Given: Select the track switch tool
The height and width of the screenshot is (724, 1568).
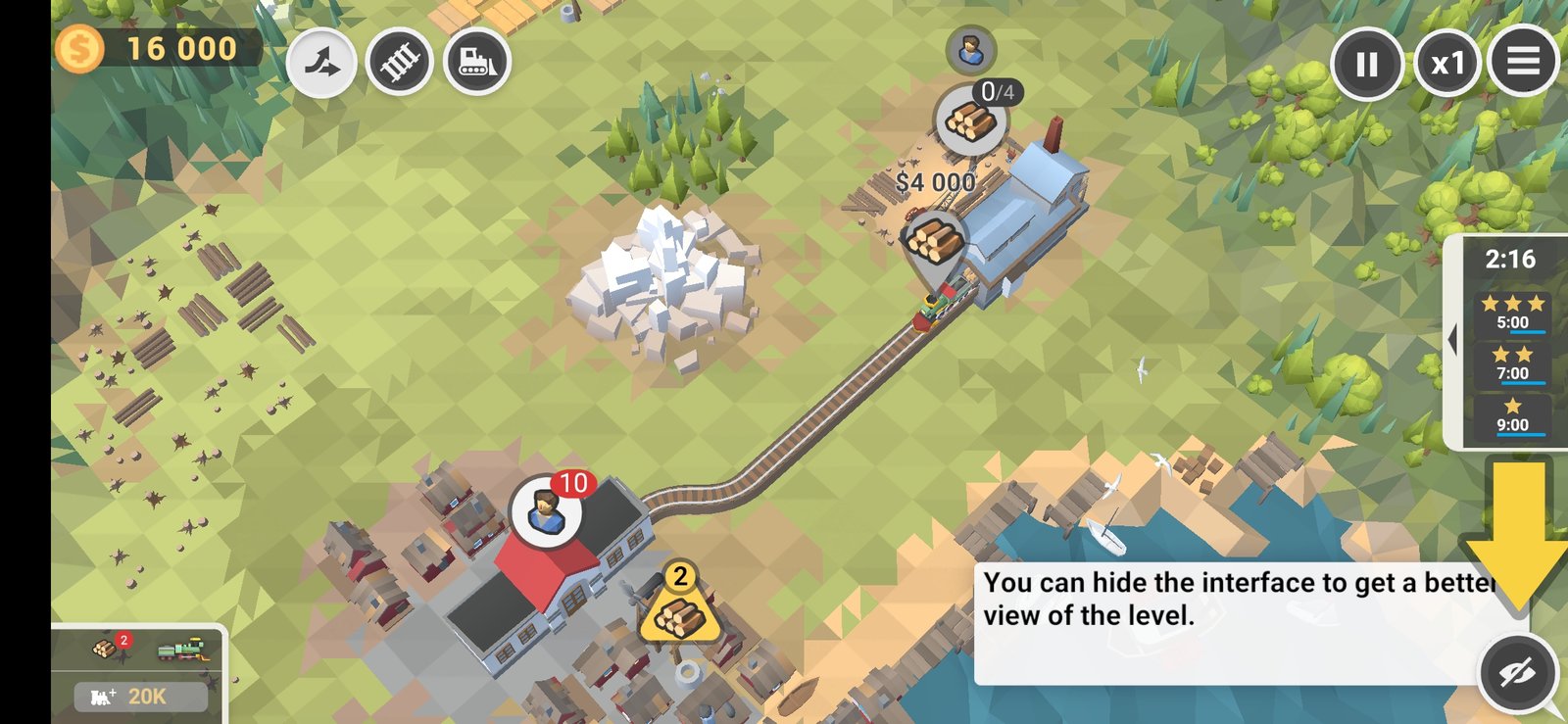Looking at the screenshot, I should pos(321,64).
